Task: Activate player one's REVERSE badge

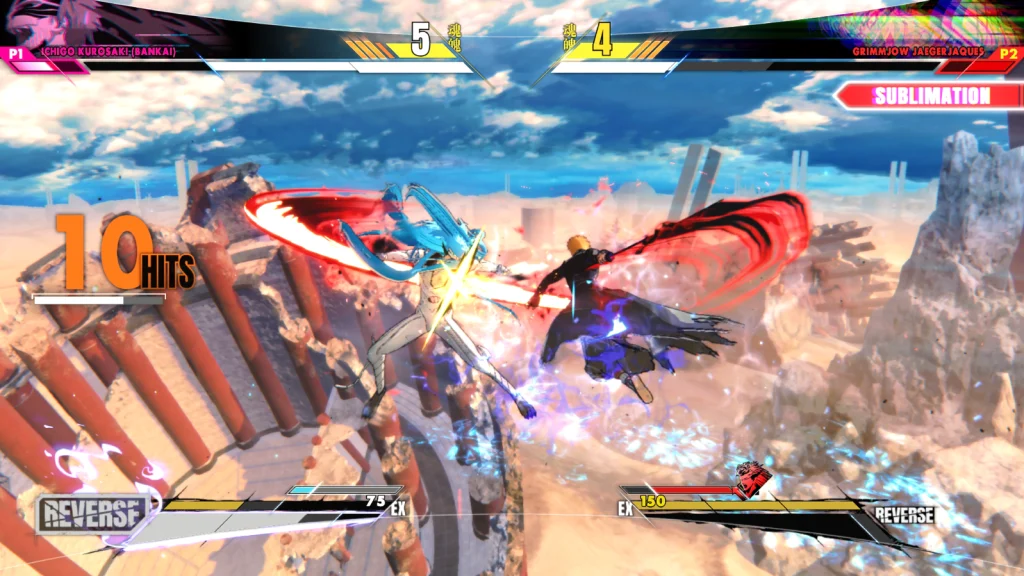Action: click(91, 515)
